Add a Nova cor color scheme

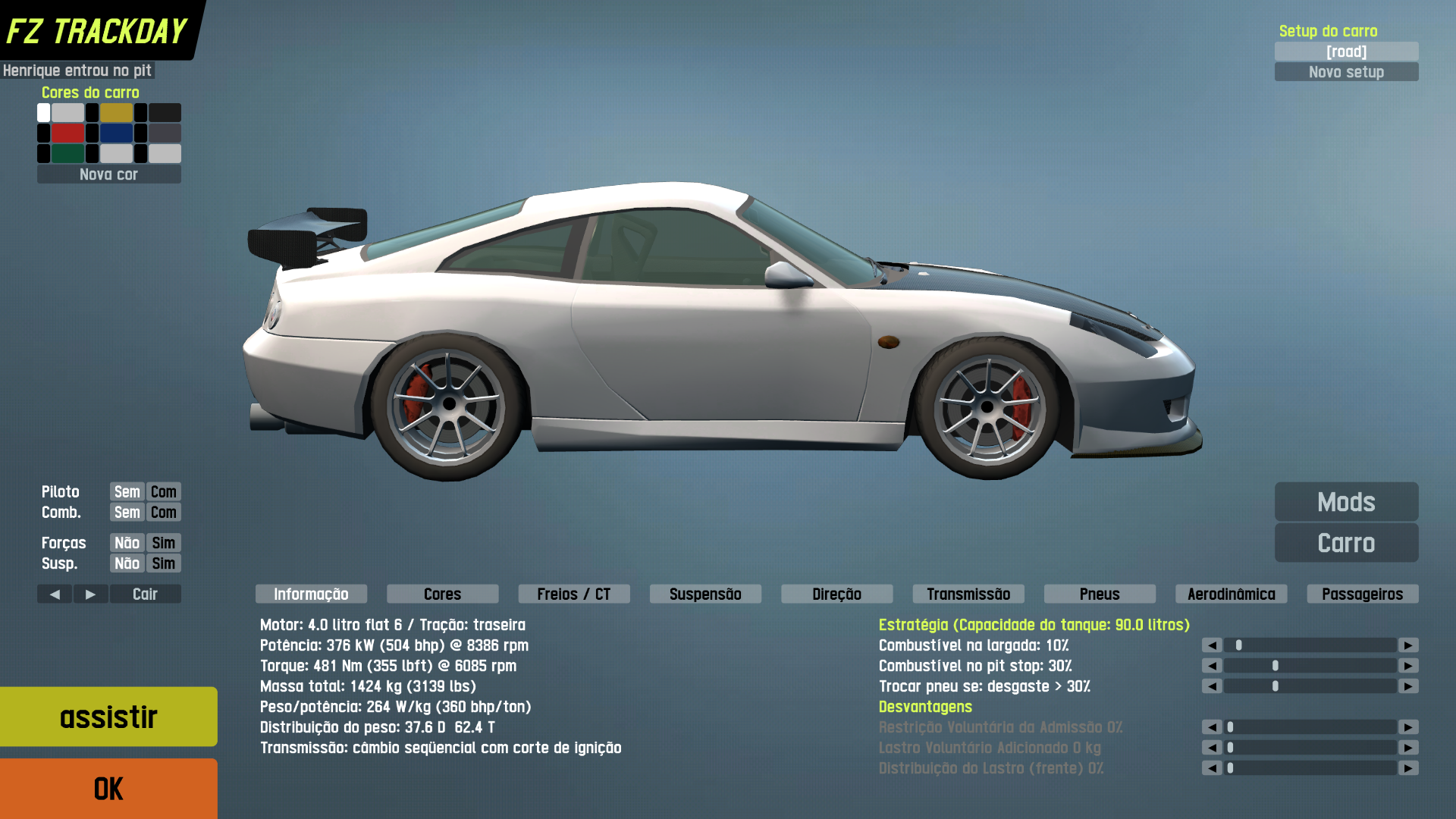click(108, 174)
